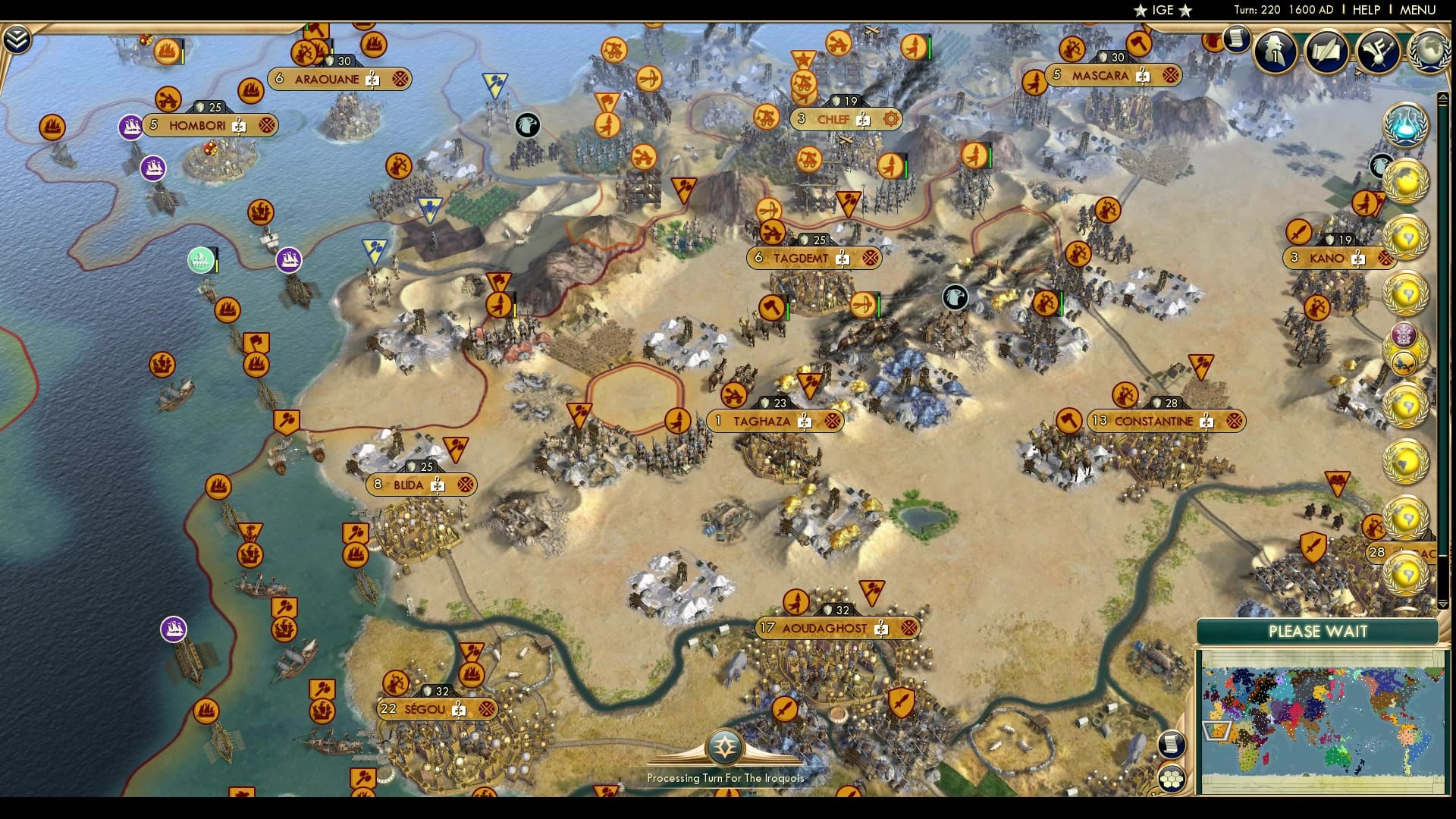1456x819 pixels.
Task: Click Mascara's production hammer icon
Action: click(1141, 75)
